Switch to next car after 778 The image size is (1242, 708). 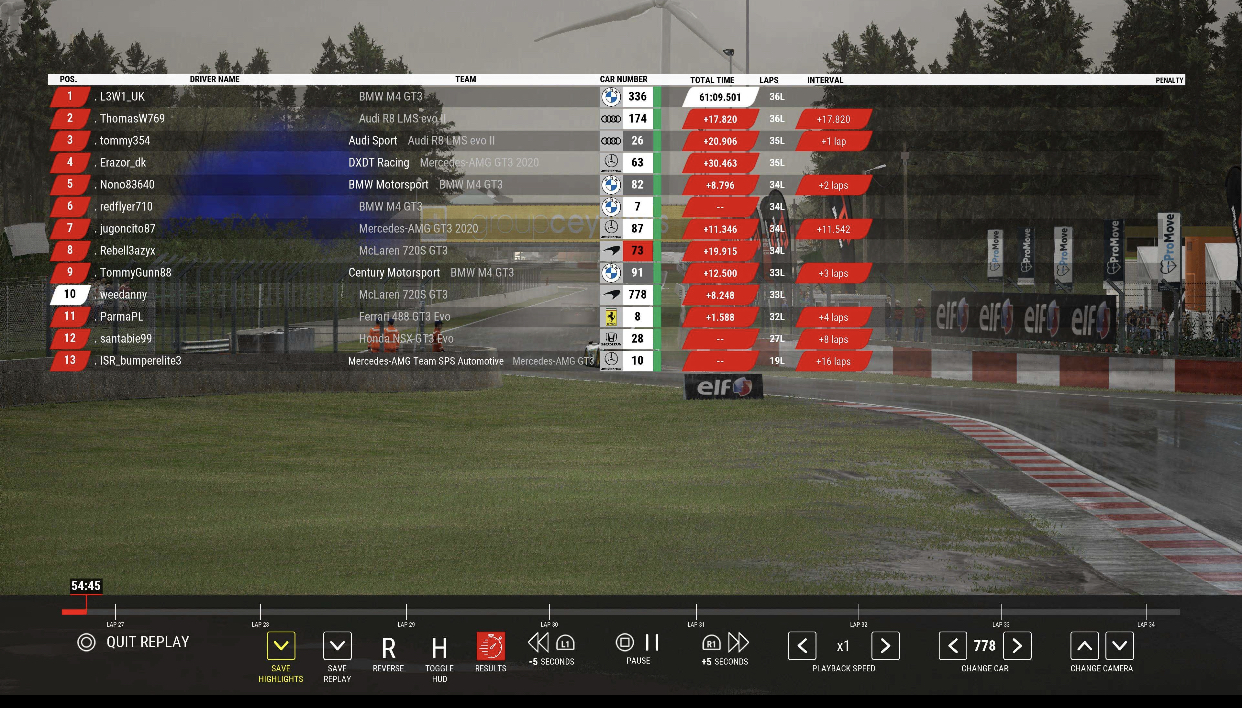1017,646
